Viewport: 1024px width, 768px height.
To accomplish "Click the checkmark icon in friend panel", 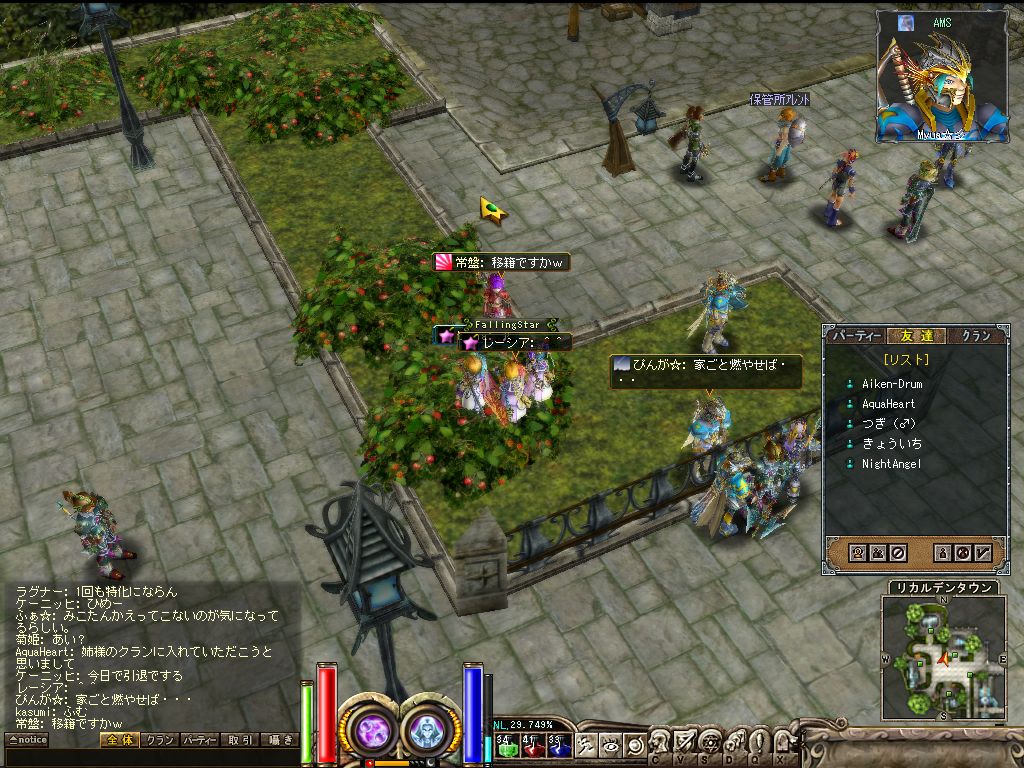I will pyautogui.click(x=983, y=552).
